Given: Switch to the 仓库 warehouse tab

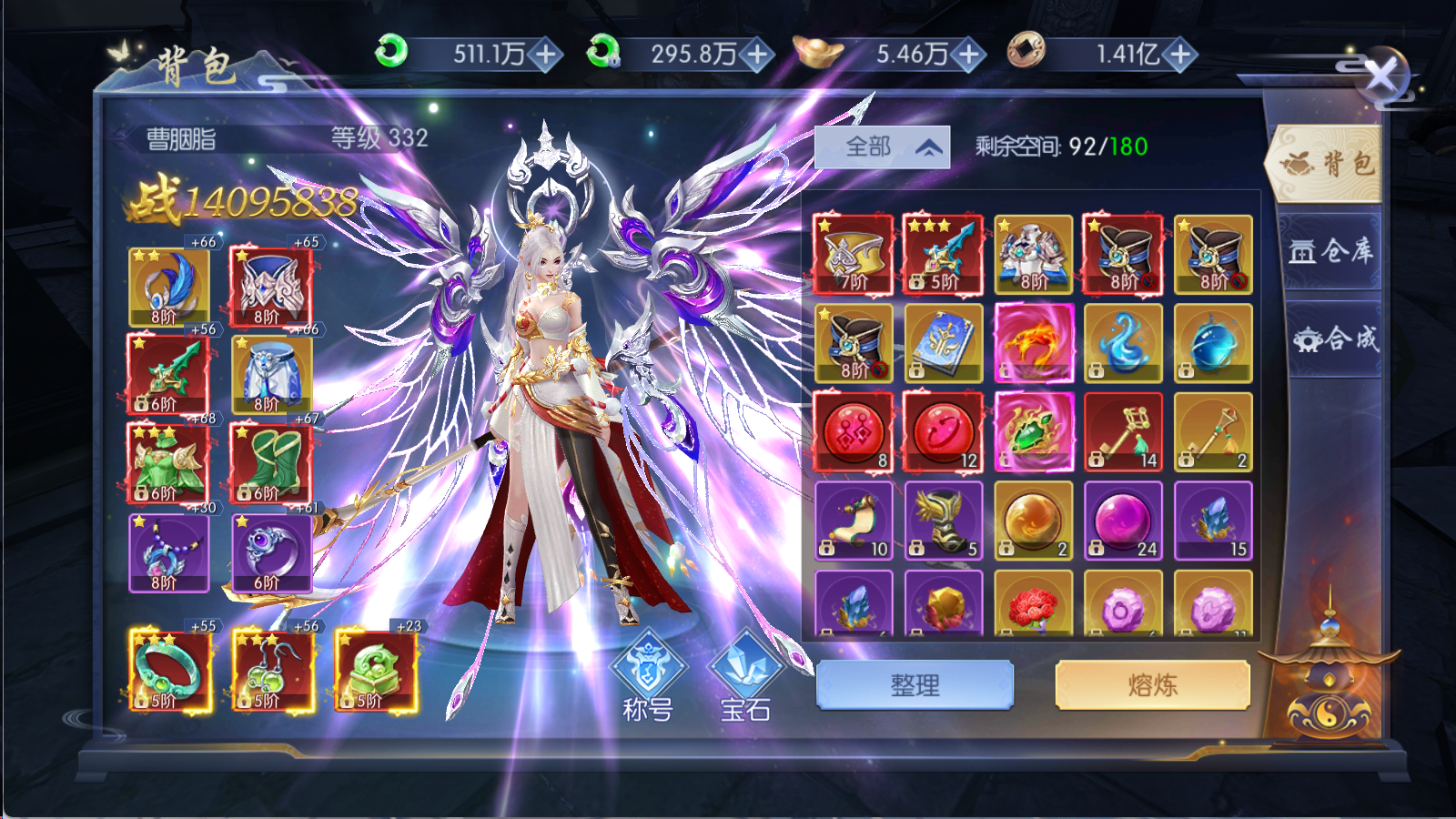Looking at the screenshot, I should click(x=1330, y=251).
